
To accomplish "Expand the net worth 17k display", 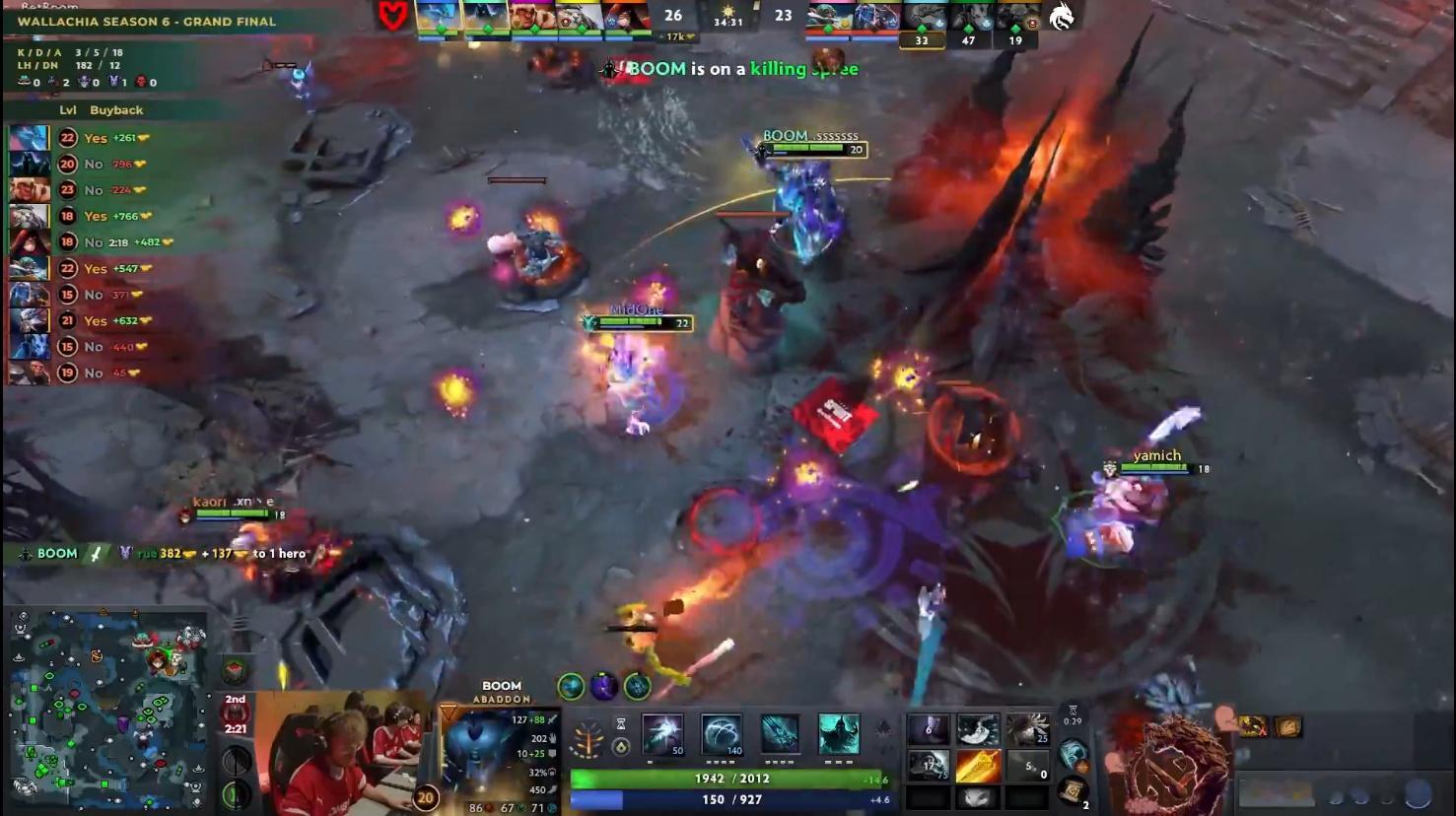I will (674, 35).
